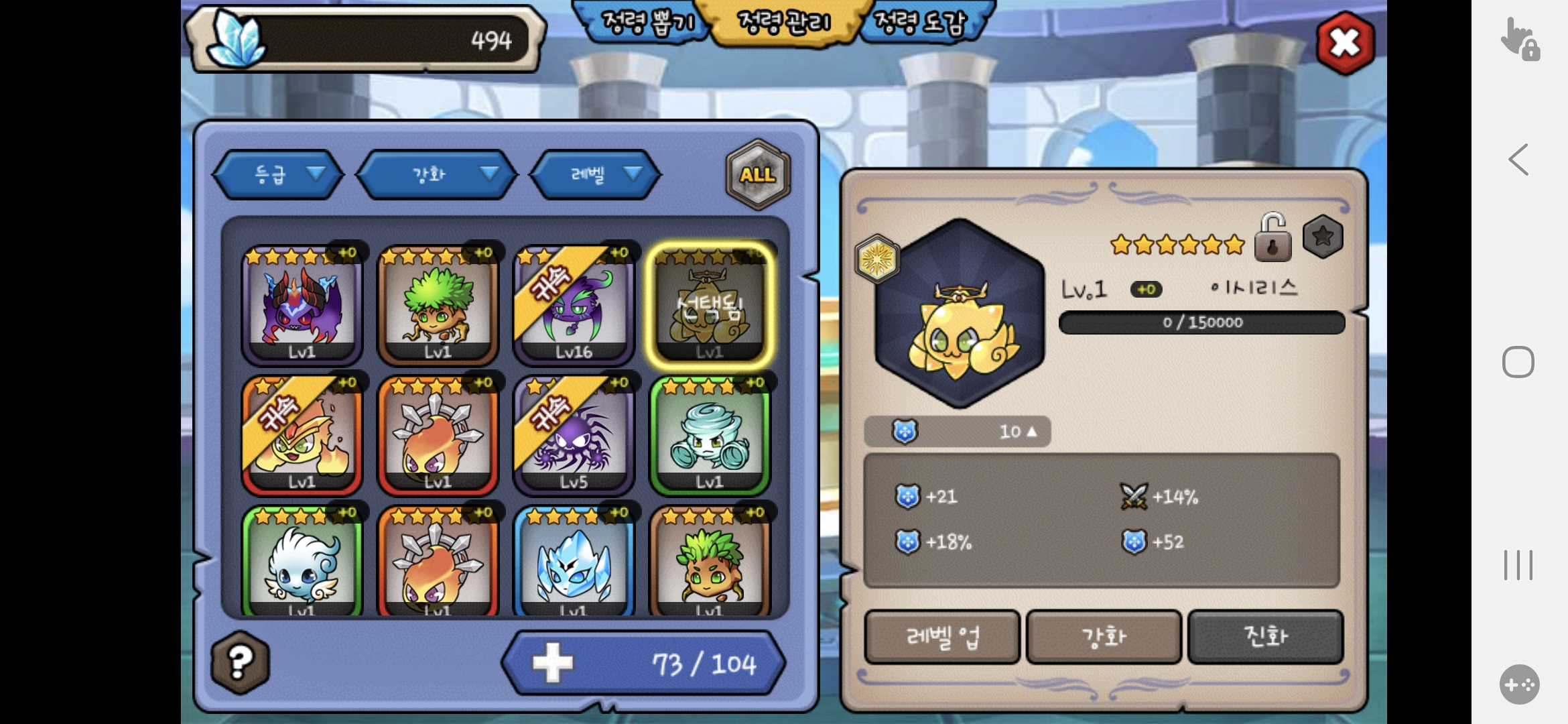Image resolution: width=1568 pixels, height=724 pixels.
Task: Open the 레벨 sort dropdown
Action: click(x=596, y=174)
